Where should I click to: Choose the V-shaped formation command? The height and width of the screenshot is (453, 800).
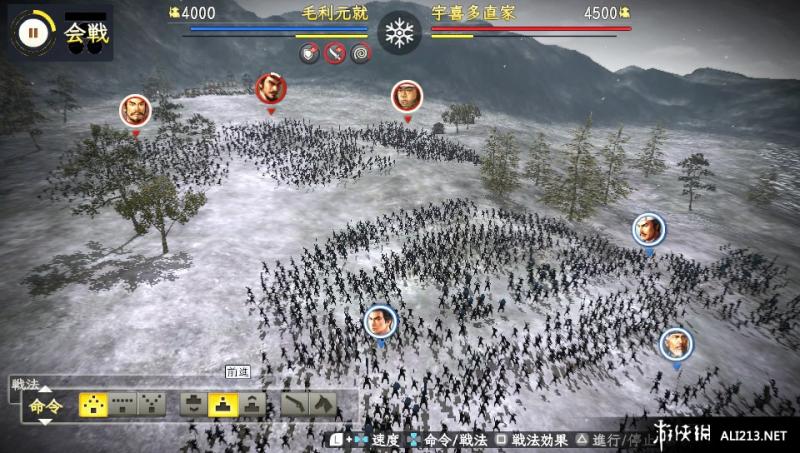[x=152, y=403]
